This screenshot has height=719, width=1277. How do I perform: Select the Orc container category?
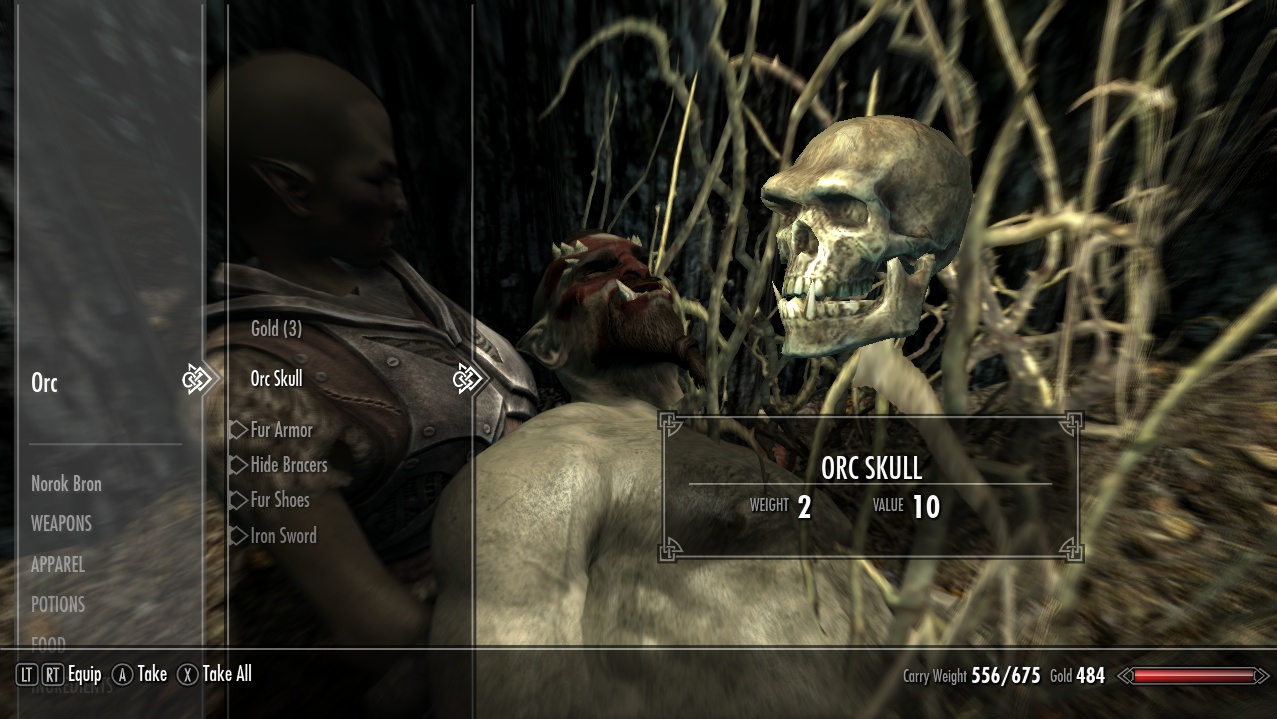(45, 383)
